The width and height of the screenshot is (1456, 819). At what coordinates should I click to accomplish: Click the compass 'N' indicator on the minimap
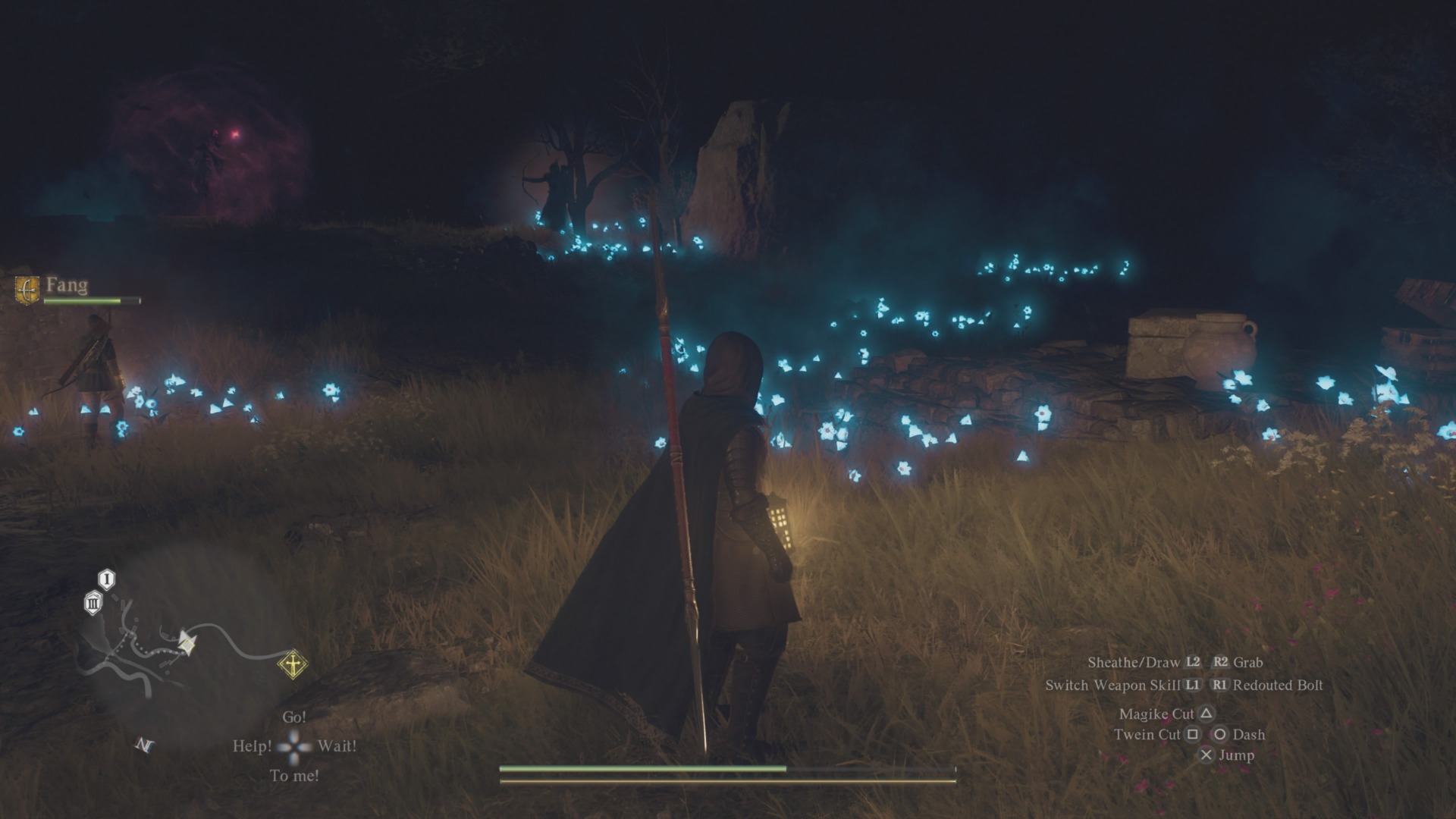[145, 745]
